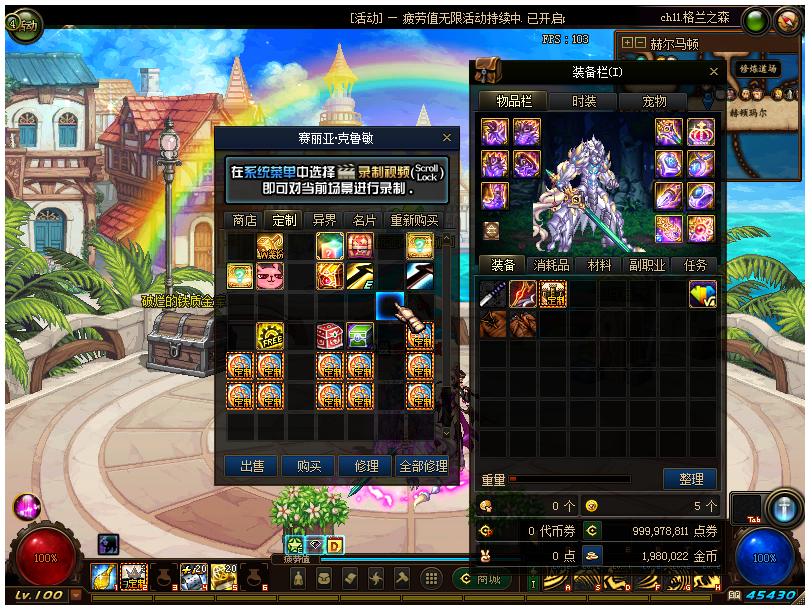Screen dimensions: 805x606
Task: Switch to the 材料 materials tab
Action: pos(599,265)
